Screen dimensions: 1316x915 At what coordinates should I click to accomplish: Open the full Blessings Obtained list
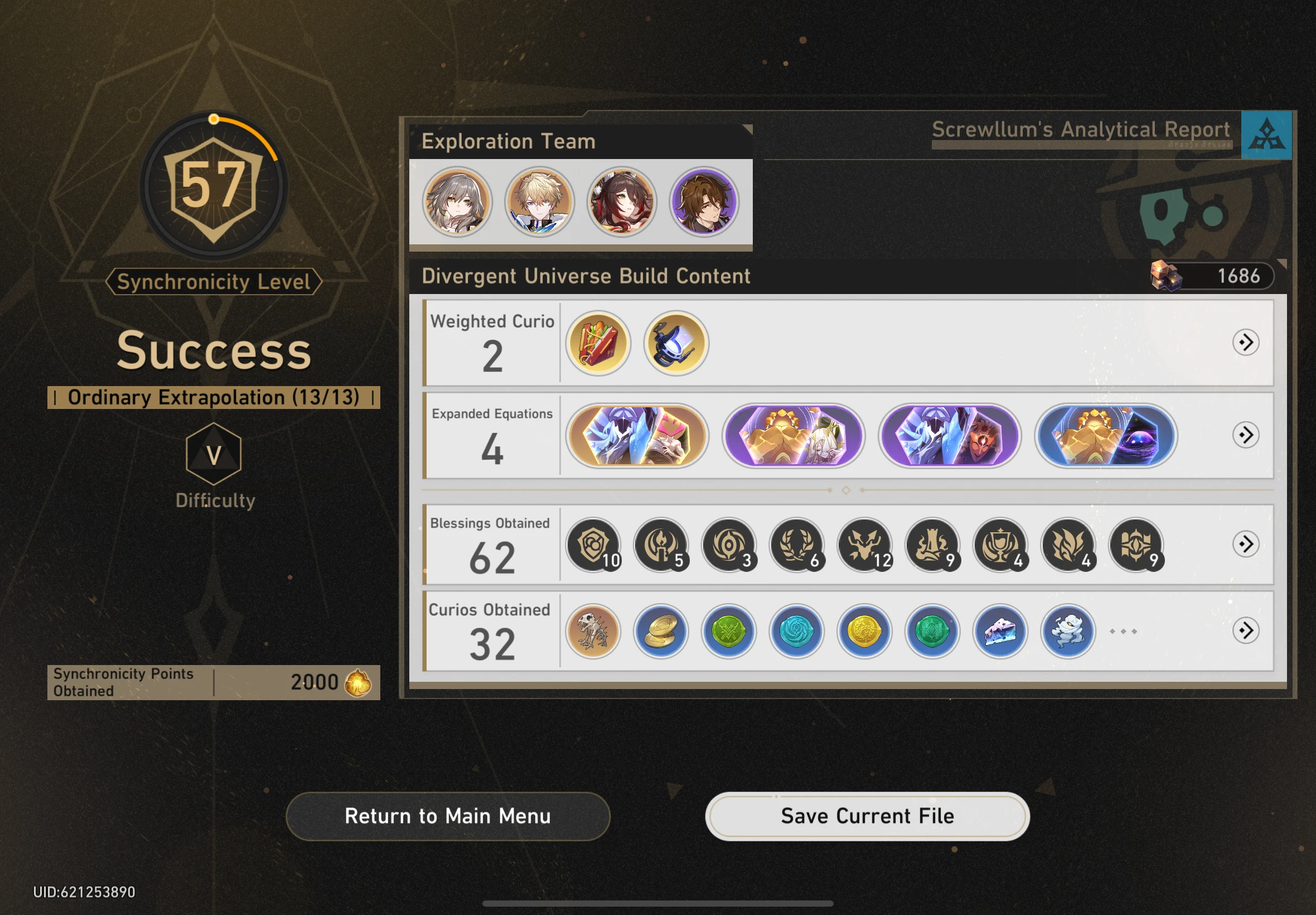pos(1247,545)
